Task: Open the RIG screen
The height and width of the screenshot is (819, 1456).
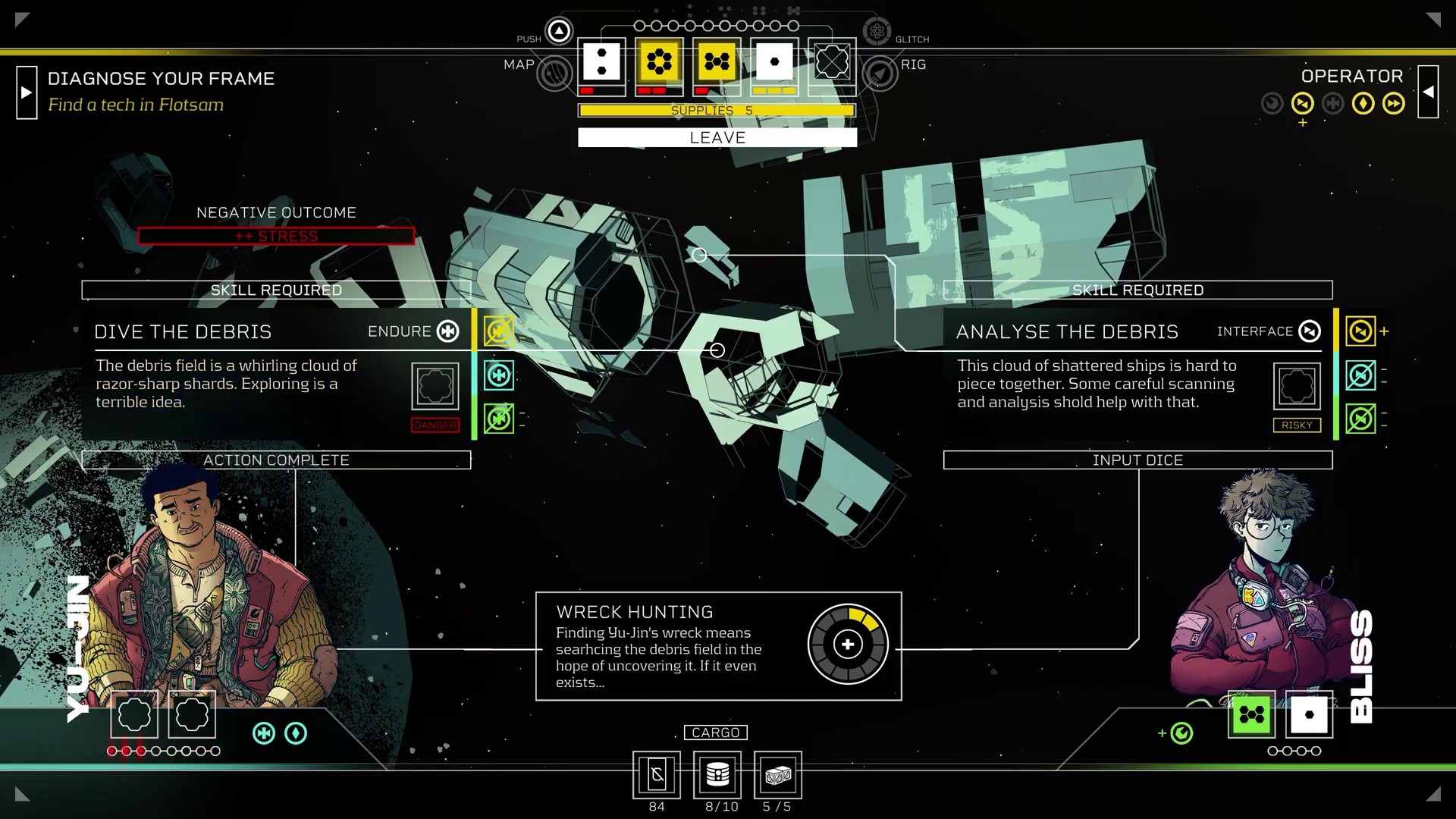Action: pyautogui.click(x=880, y=74)
